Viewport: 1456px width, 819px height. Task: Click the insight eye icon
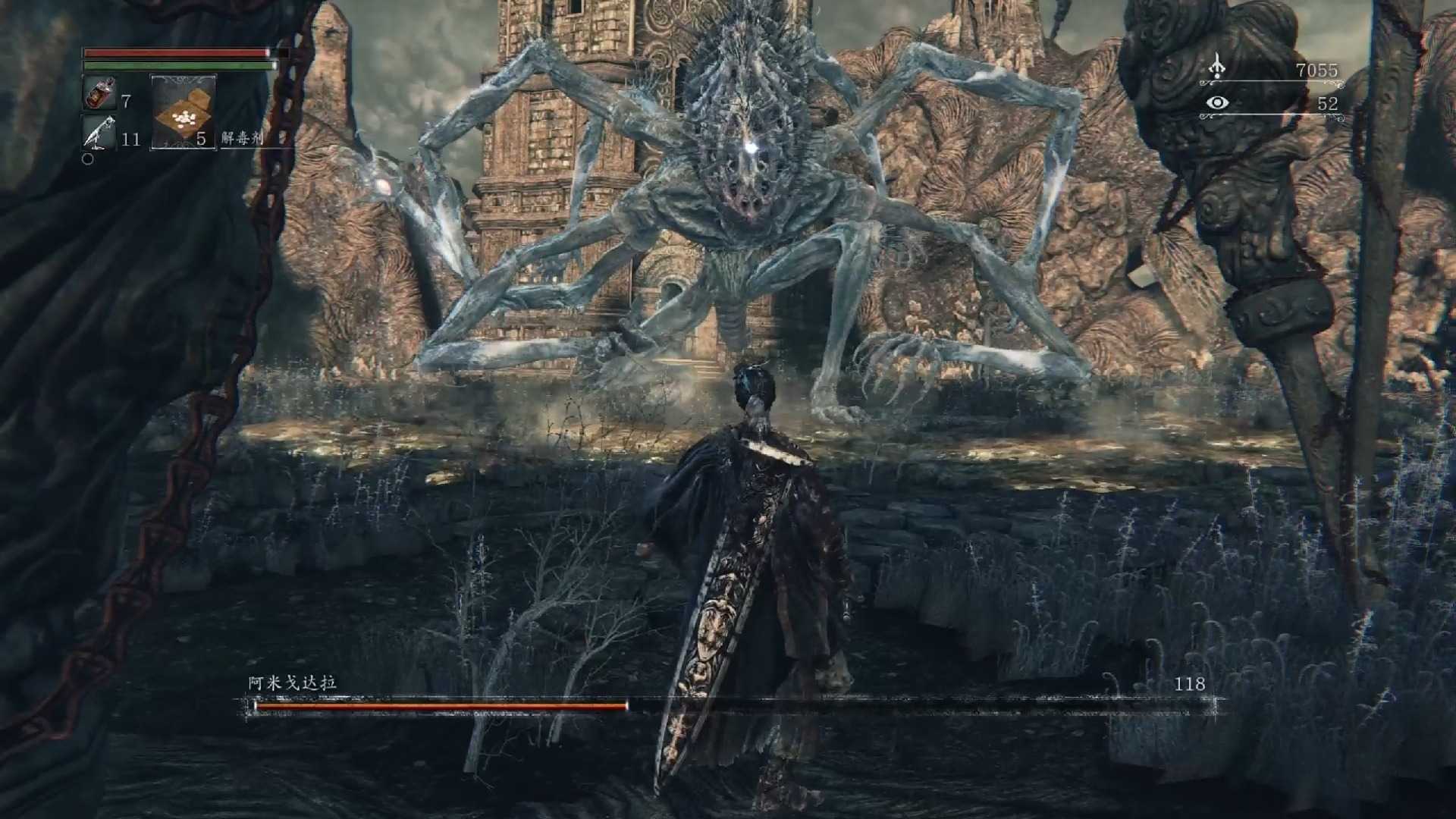1217,102
